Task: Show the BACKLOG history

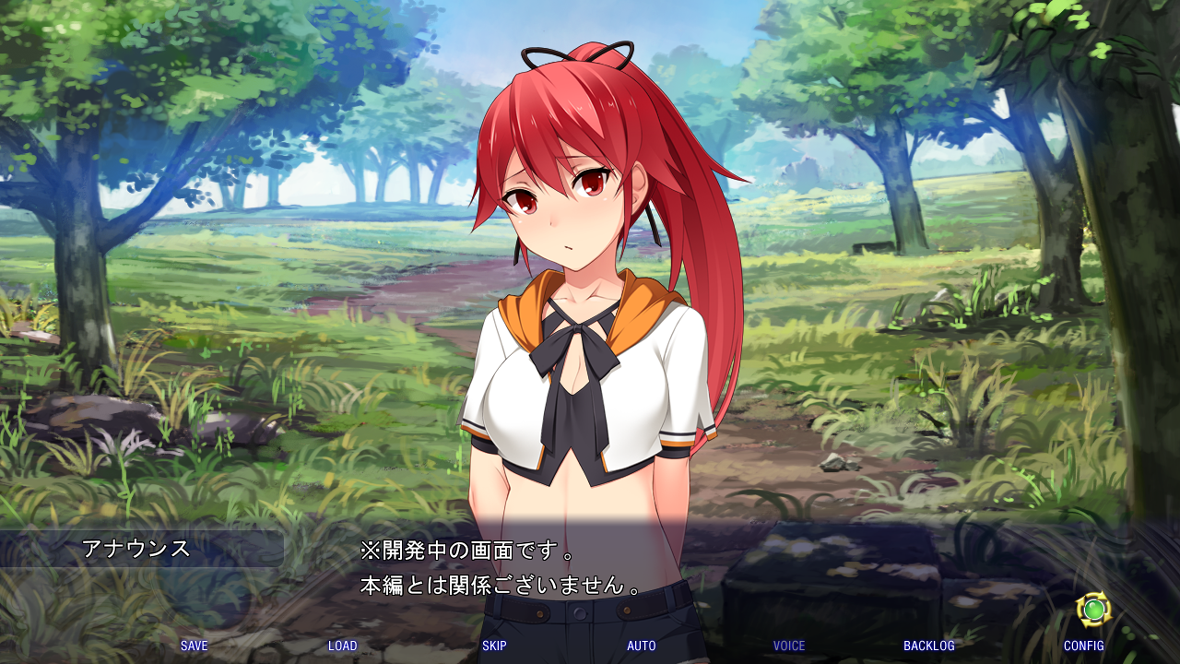Action: tap(929, 646)
